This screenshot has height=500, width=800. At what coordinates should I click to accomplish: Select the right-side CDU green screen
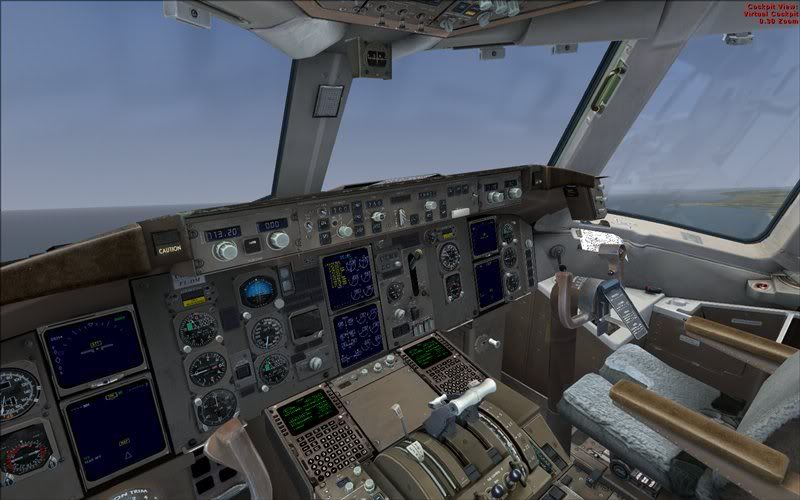click(x=428, y=352)
